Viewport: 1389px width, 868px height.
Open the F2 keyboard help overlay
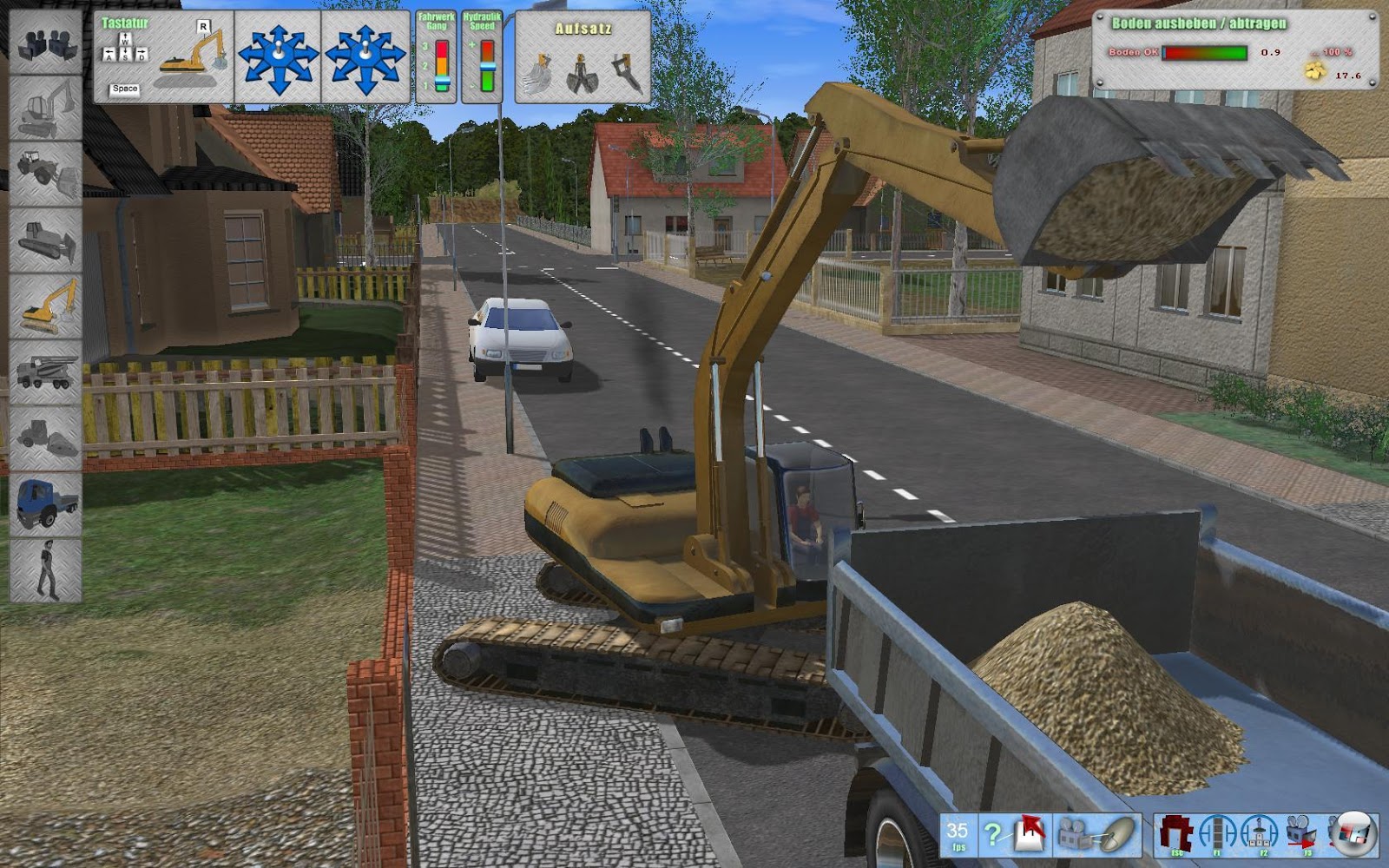click(1263, 832)
